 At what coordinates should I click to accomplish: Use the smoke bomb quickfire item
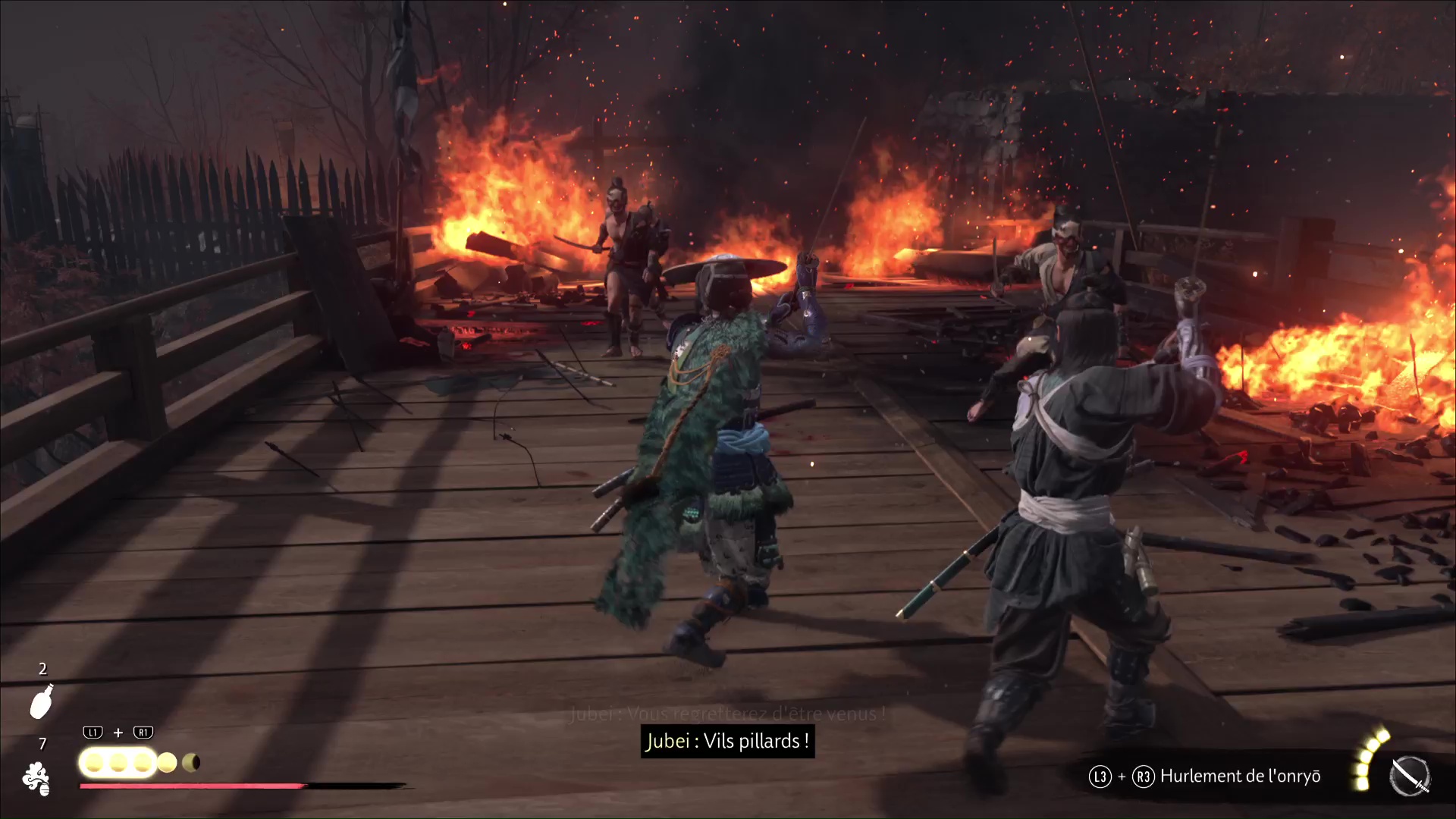click(36, 779)
